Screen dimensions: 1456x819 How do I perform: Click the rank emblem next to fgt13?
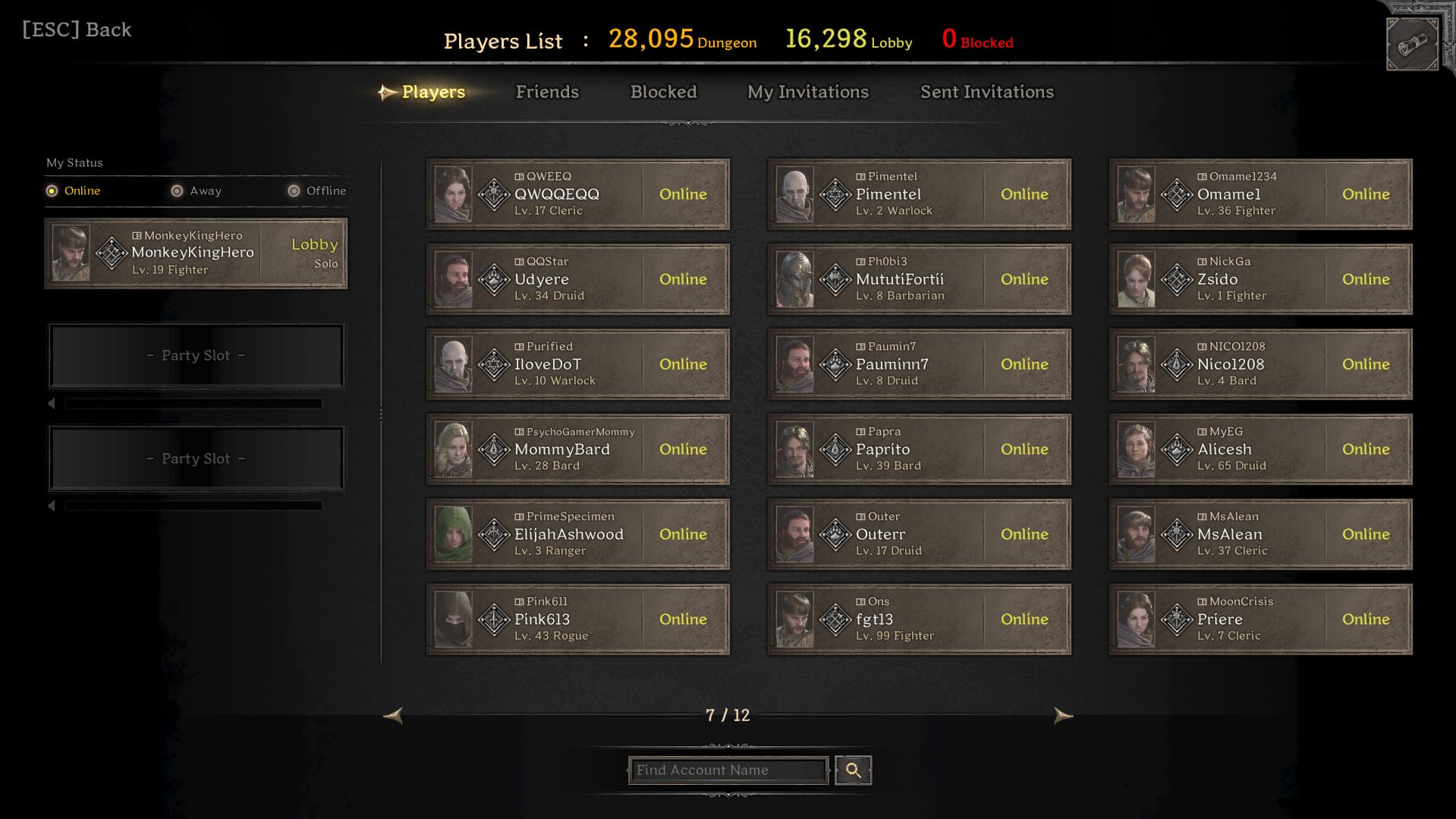pyautogui.click(x=834, y=619)
